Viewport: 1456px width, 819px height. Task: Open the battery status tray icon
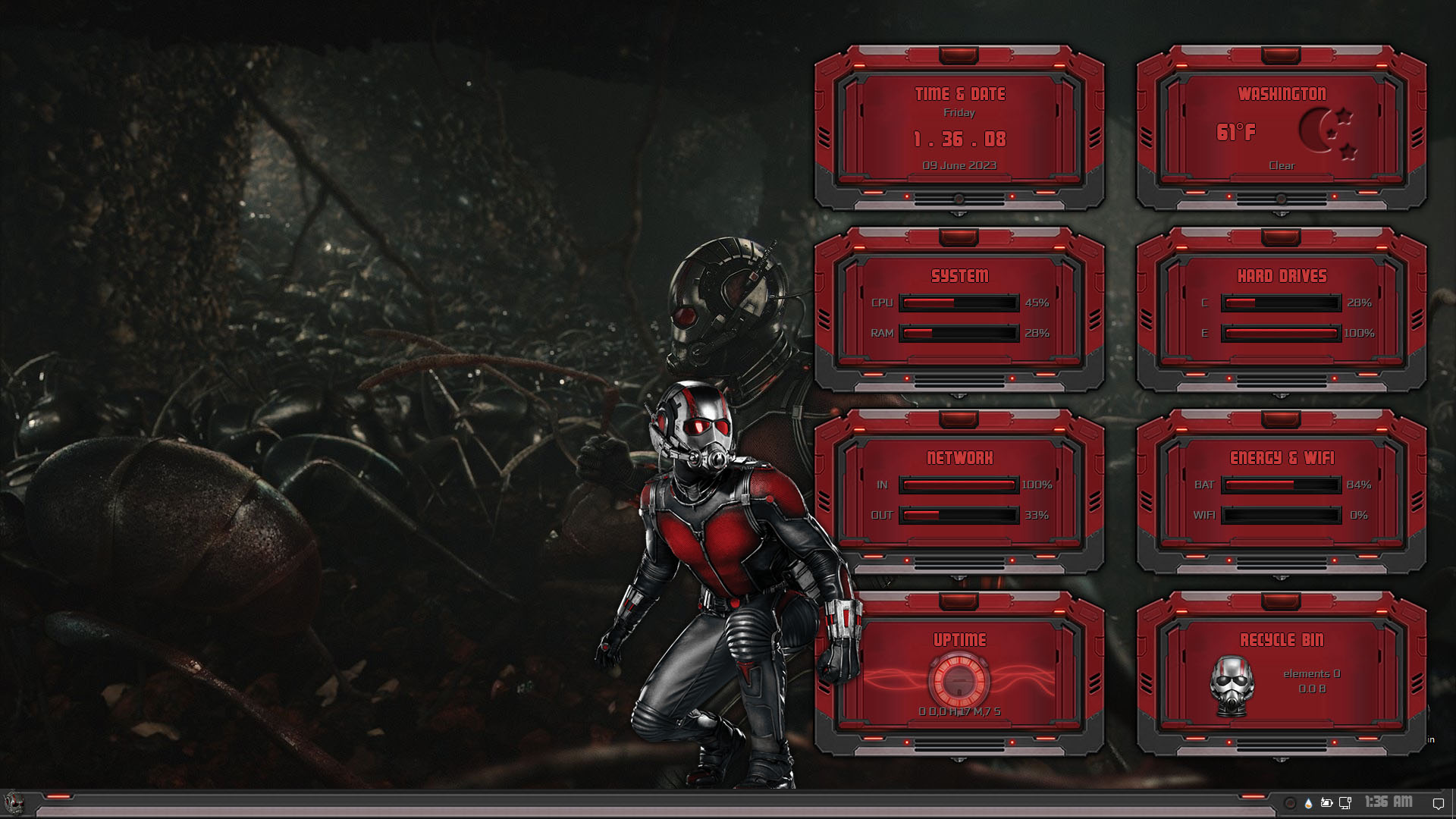[x=1327, y=802]
